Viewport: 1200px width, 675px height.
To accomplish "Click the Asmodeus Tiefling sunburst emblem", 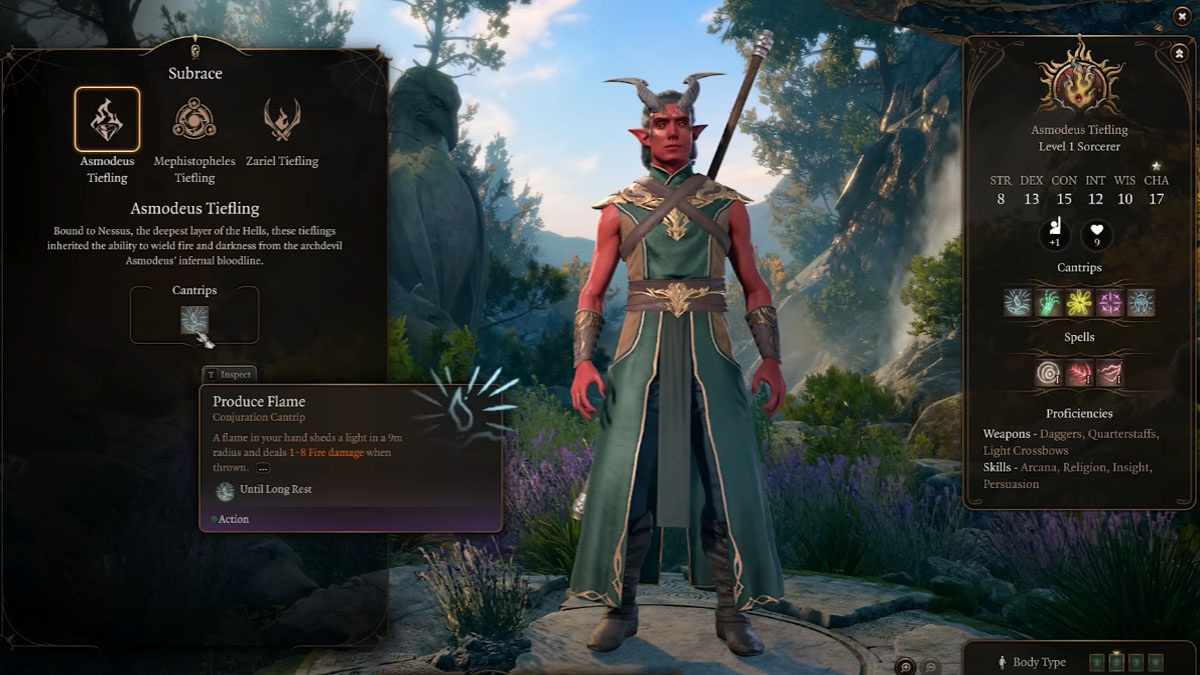I will coord(1079,79).
